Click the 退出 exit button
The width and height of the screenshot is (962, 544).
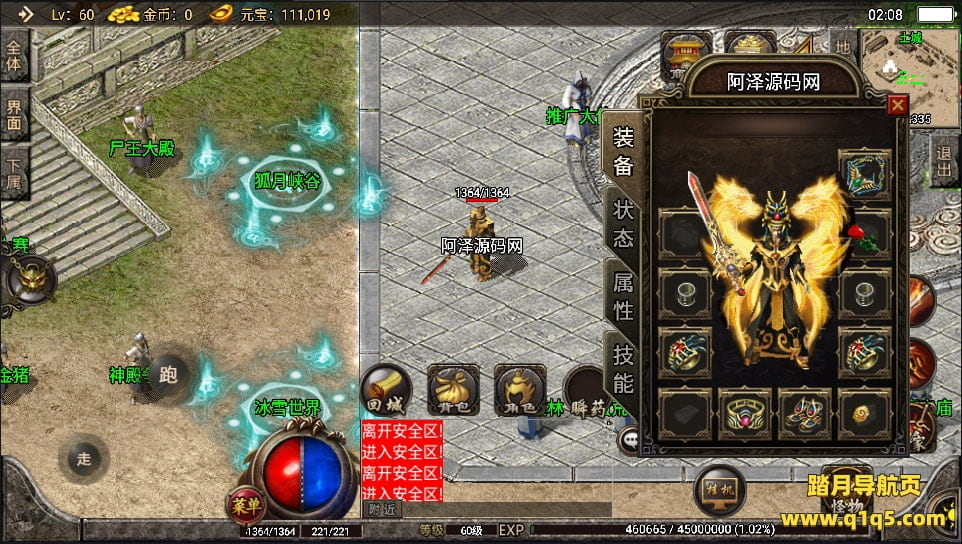(944, 161)
